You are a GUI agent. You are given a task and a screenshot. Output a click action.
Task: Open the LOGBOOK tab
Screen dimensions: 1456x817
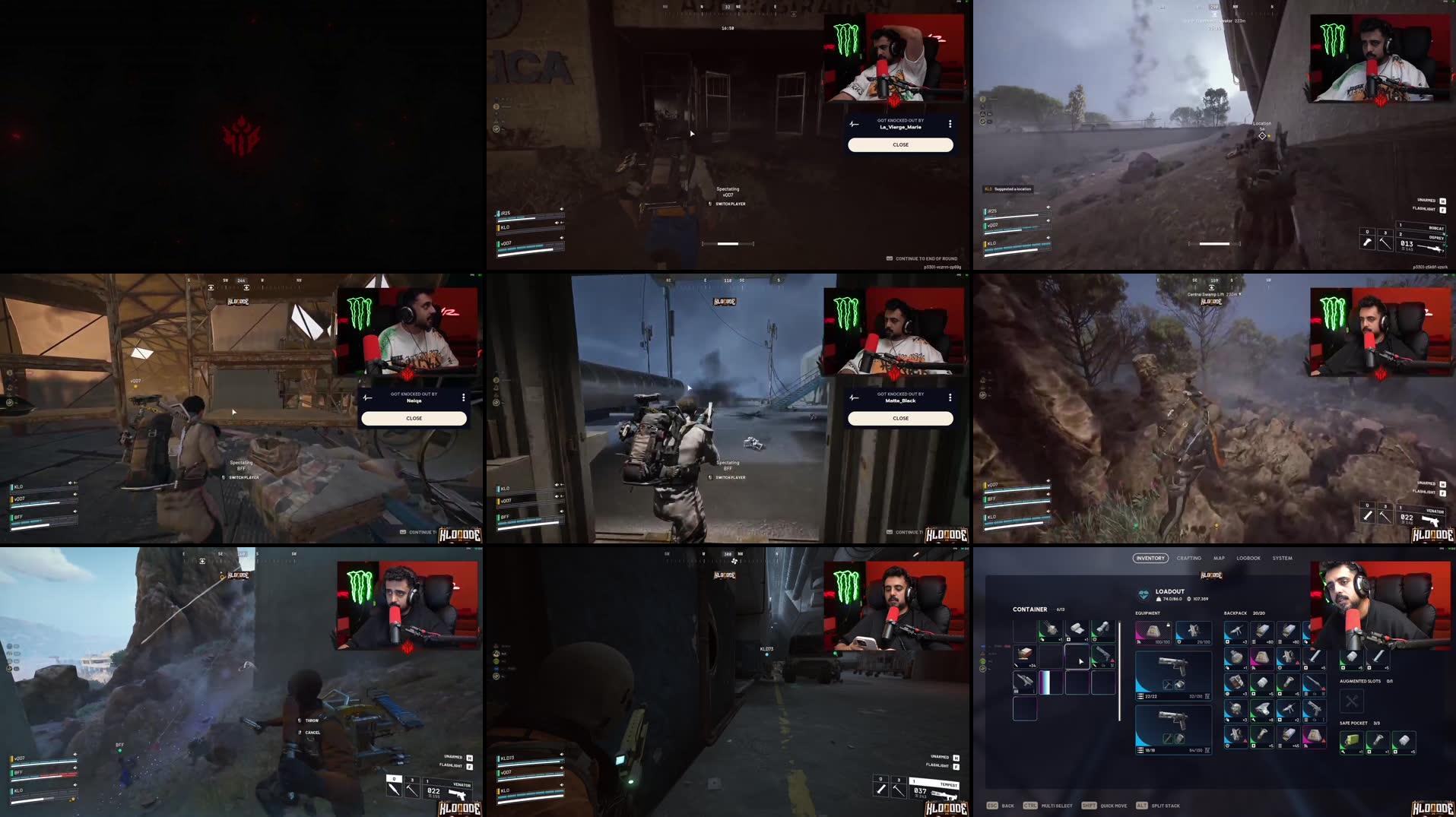tap(1248, 558)
